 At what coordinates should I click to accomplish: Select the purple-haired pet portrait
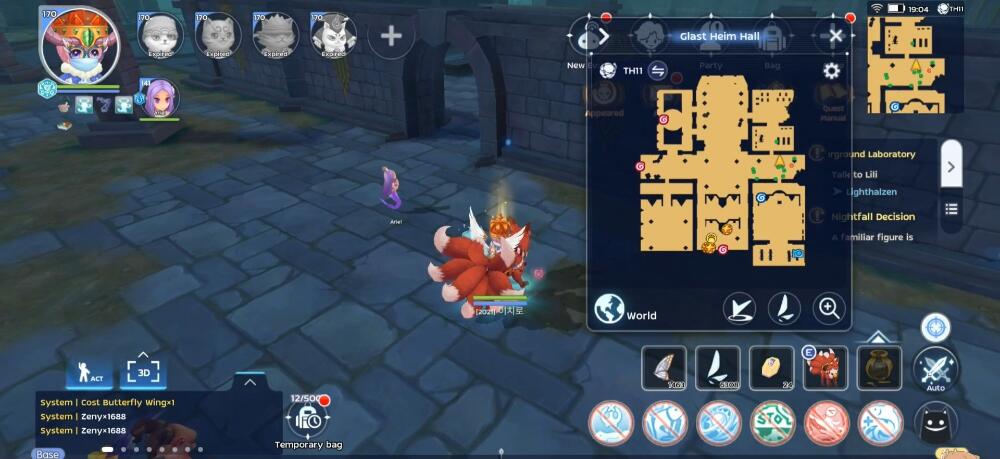coord(161,100)
